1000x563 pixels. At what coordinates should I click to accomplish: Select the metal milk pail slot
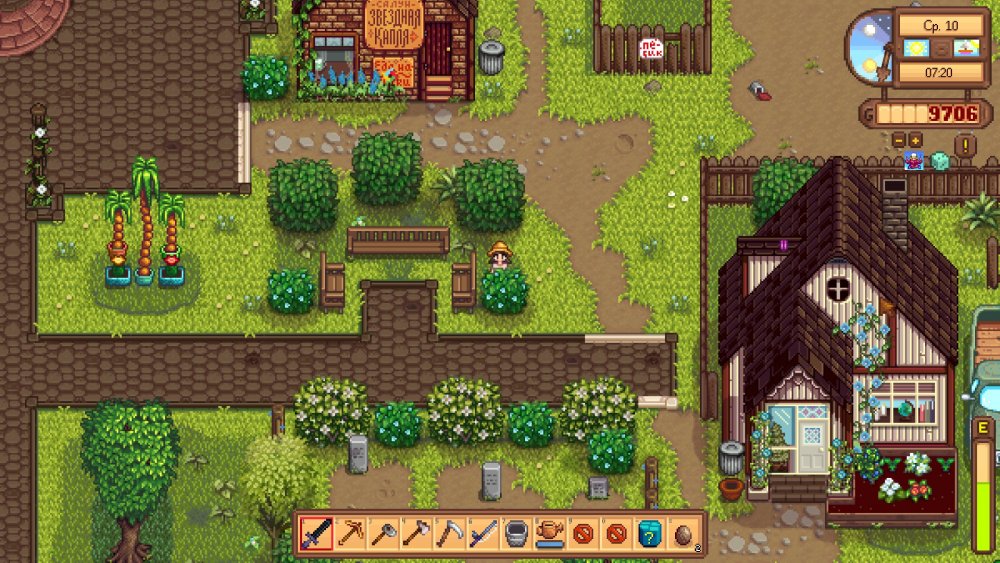(516, 533)
